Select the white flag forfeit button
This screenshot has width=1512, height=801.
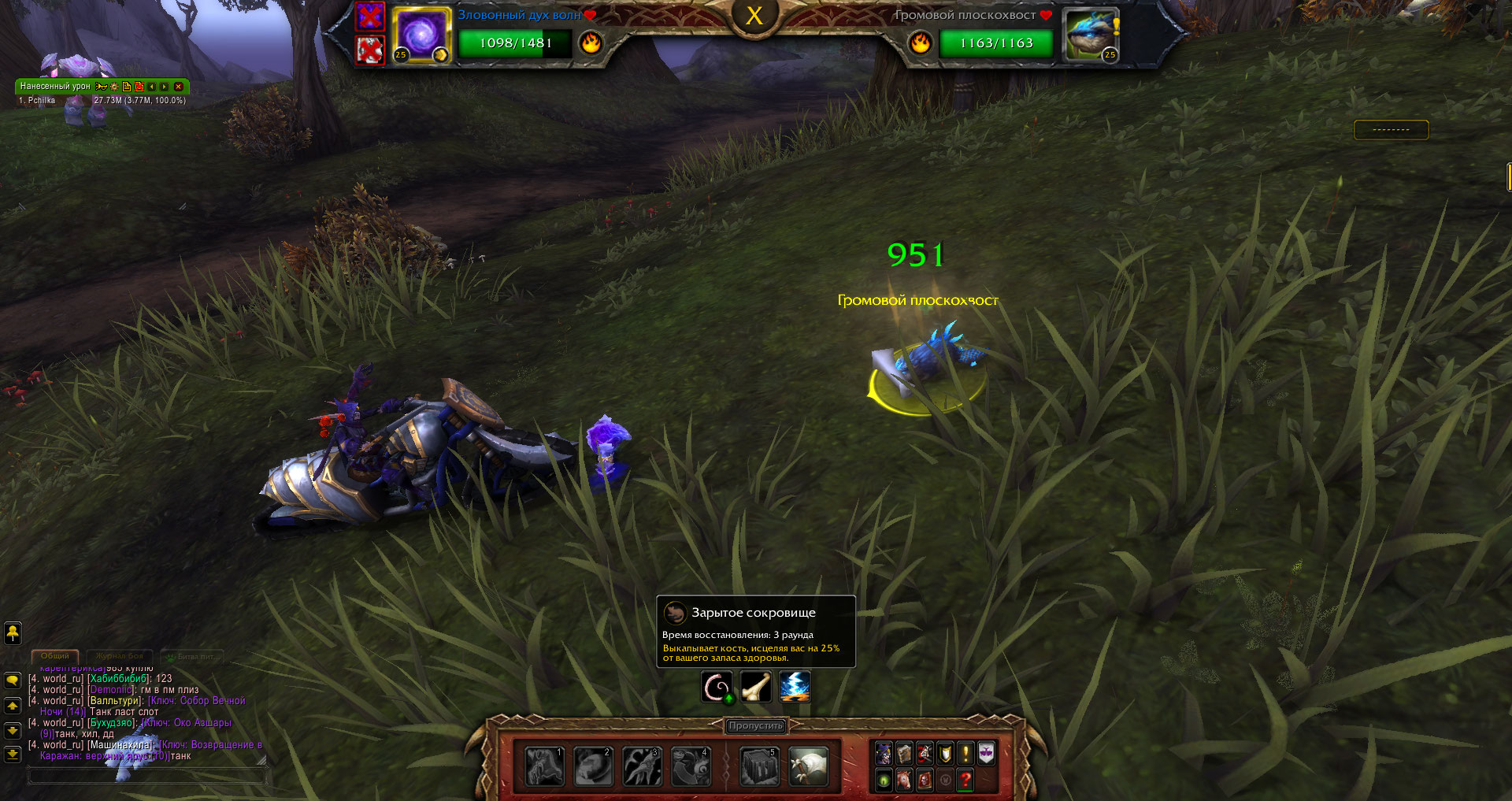coord(808,766)
